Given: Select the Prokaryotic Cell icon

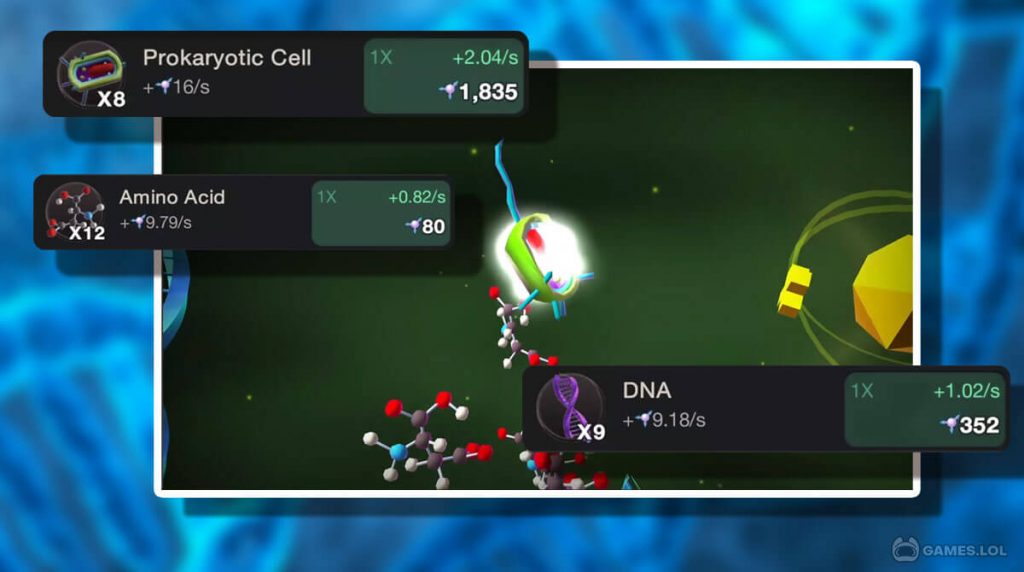Looking at the screenshot, I should [90, 74].
